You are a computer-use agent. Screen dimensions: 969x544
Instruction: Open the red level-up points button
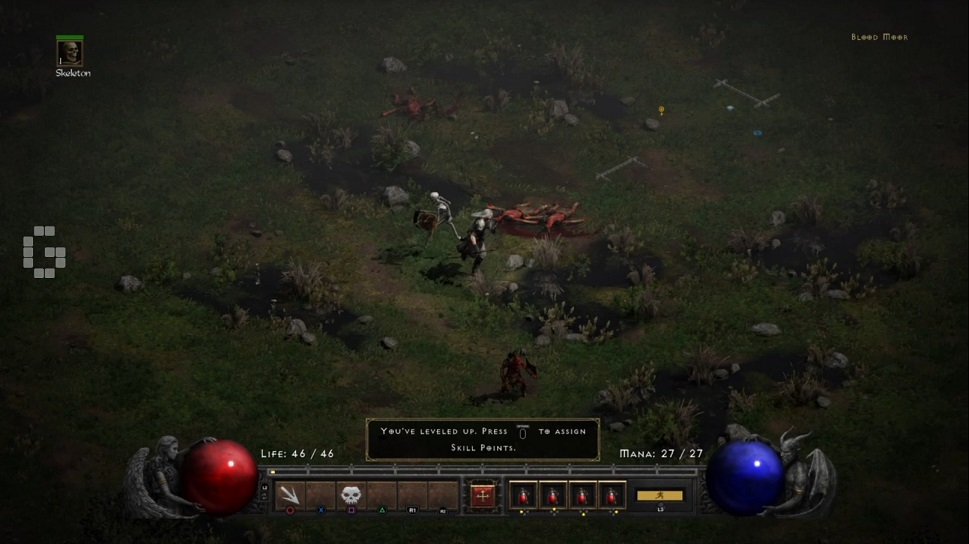pyautogui.click(x=483, y=495)
